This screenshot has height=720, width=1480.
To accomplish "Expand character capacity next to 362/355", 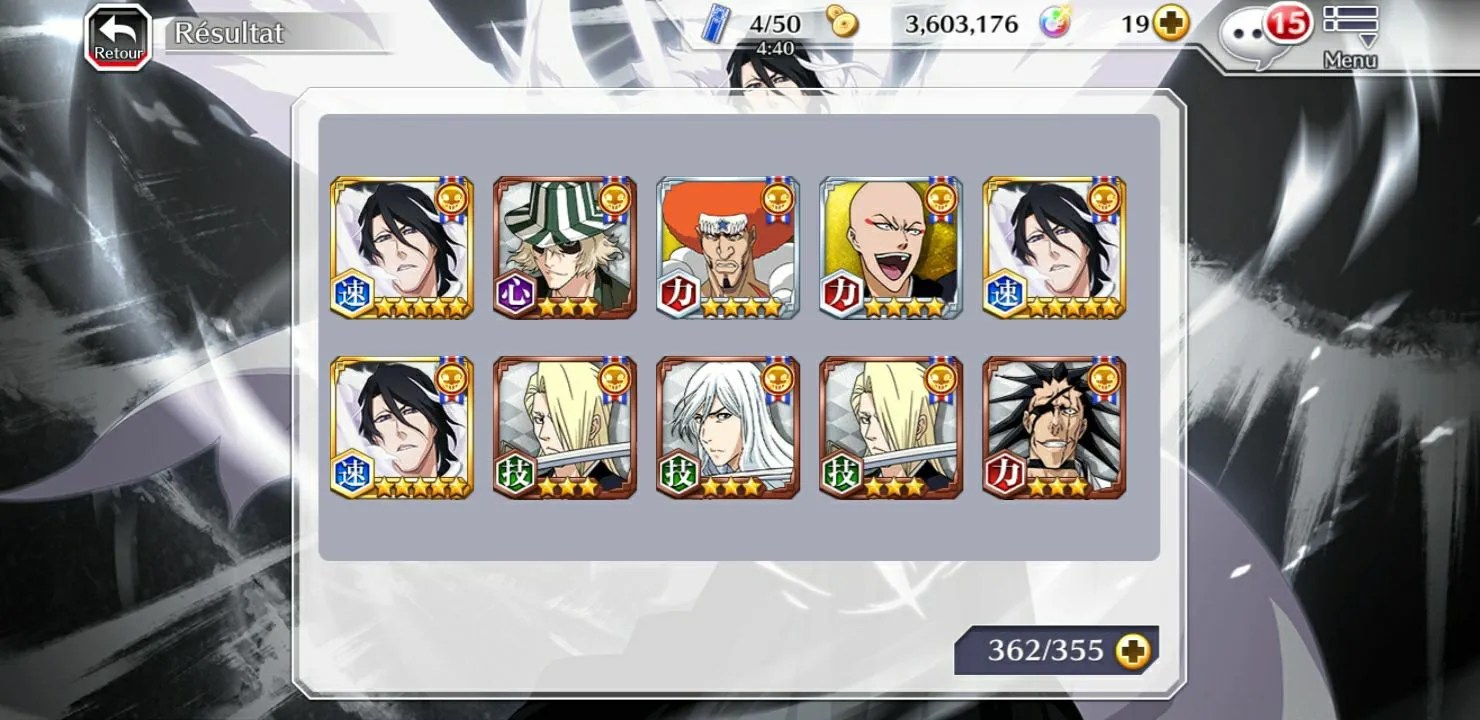I will pos(1133,652).
